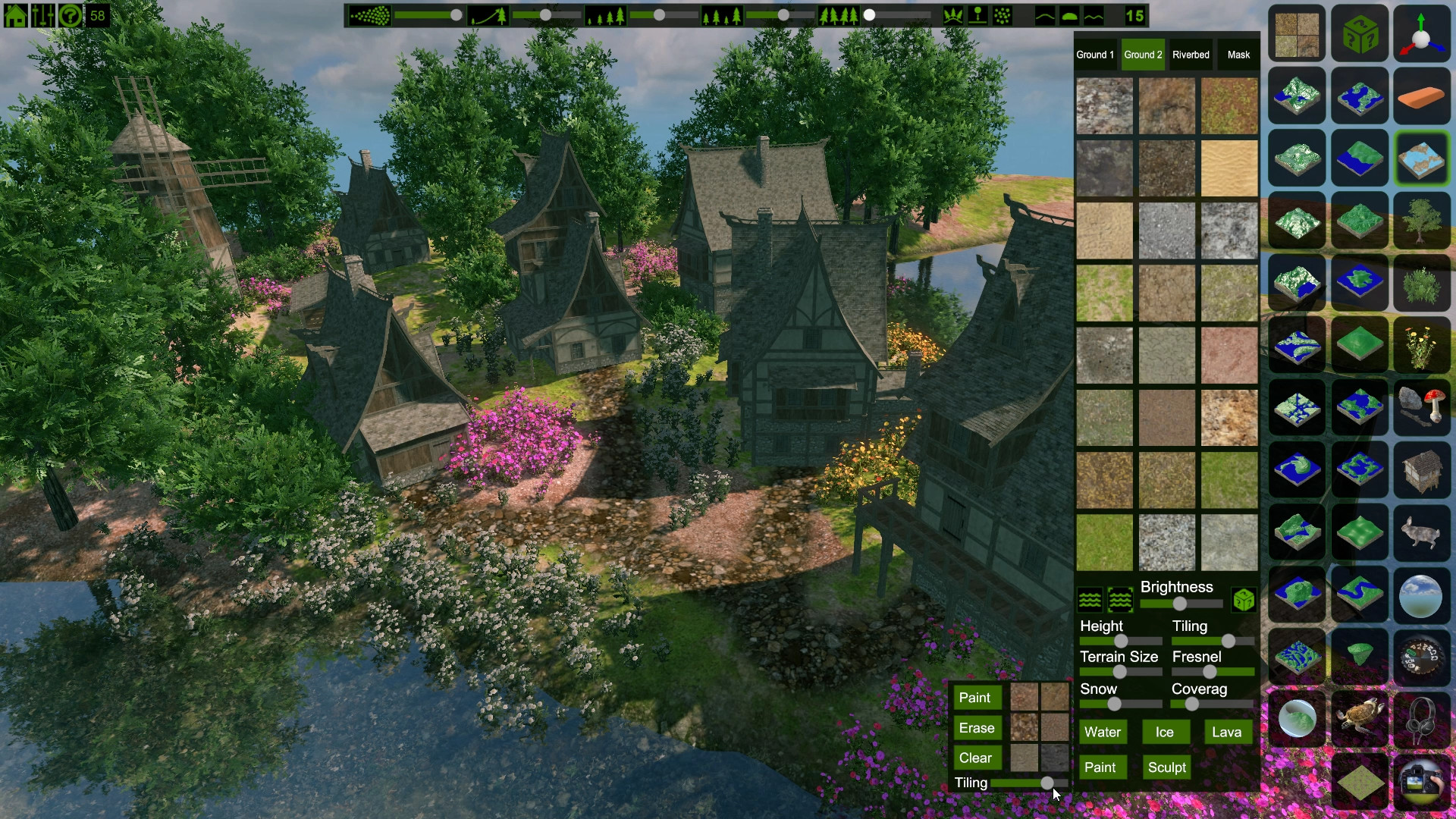Select the sand texture swatch in texture grid
The image size is (1456, 819).
click(x=1229, y=168)
